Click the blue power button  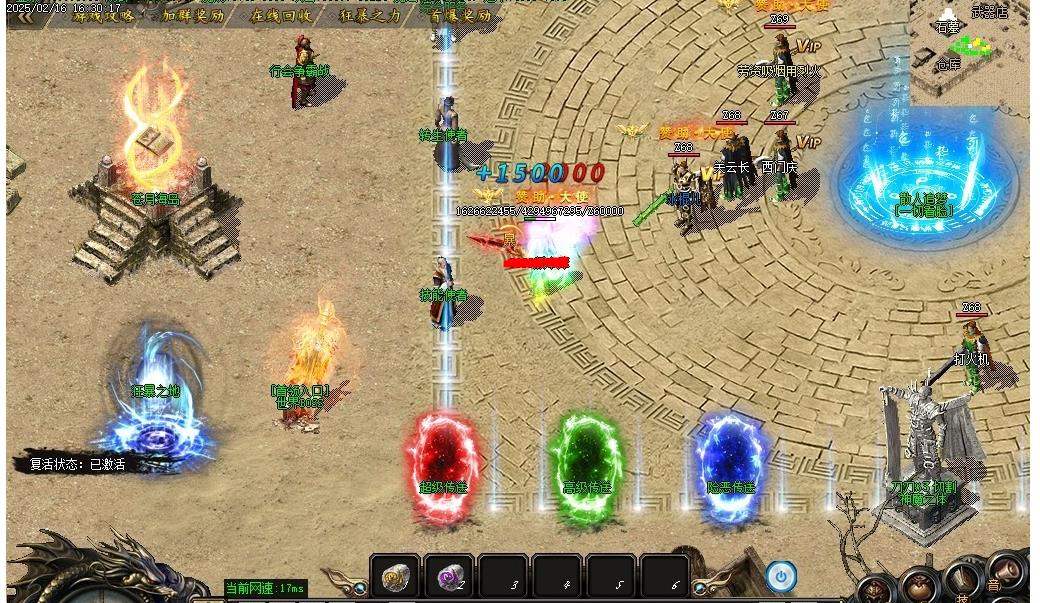(781, 576)
